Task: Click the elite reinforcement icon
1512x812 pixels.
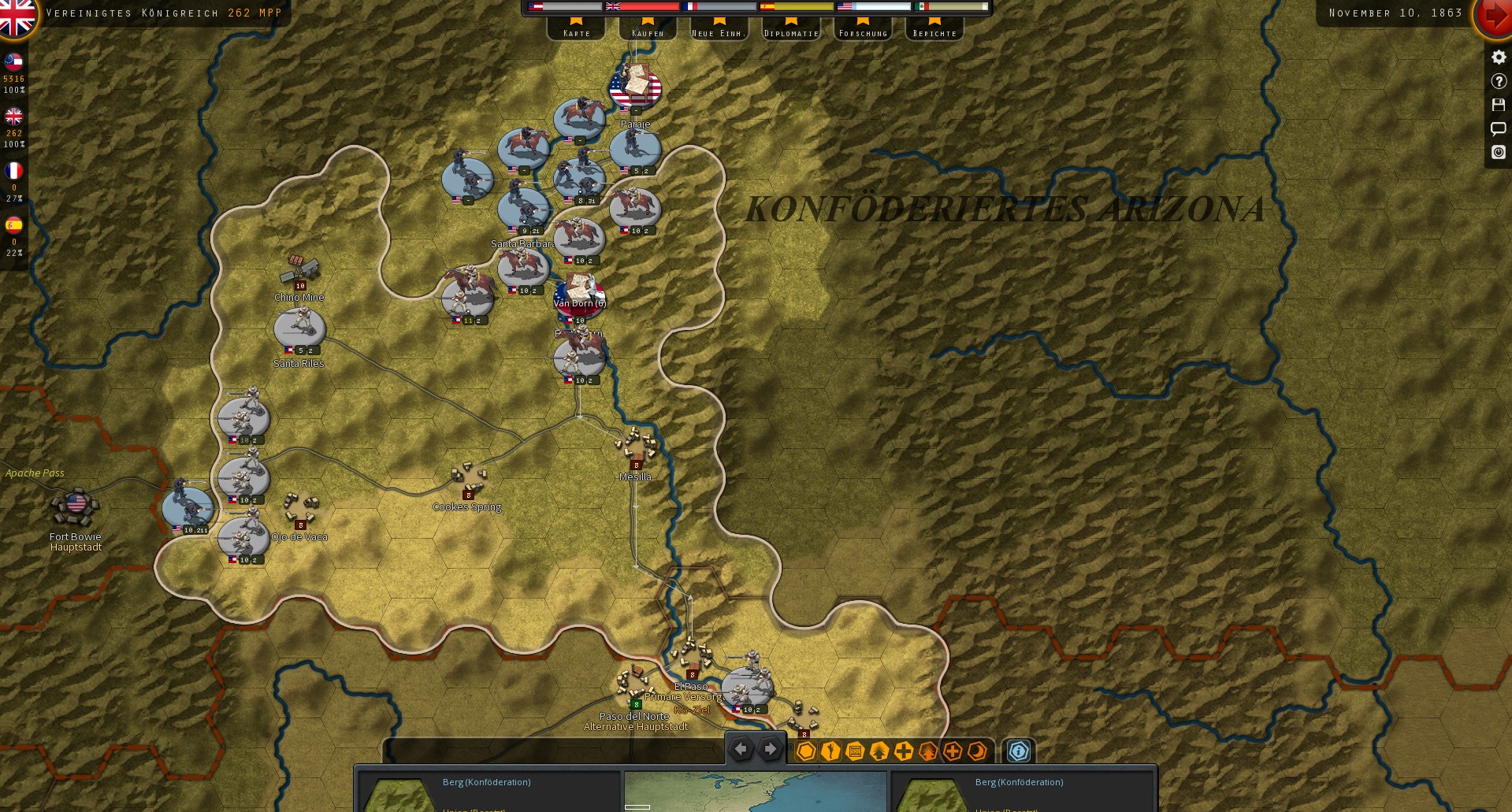Action: click(x=953, y=752)
